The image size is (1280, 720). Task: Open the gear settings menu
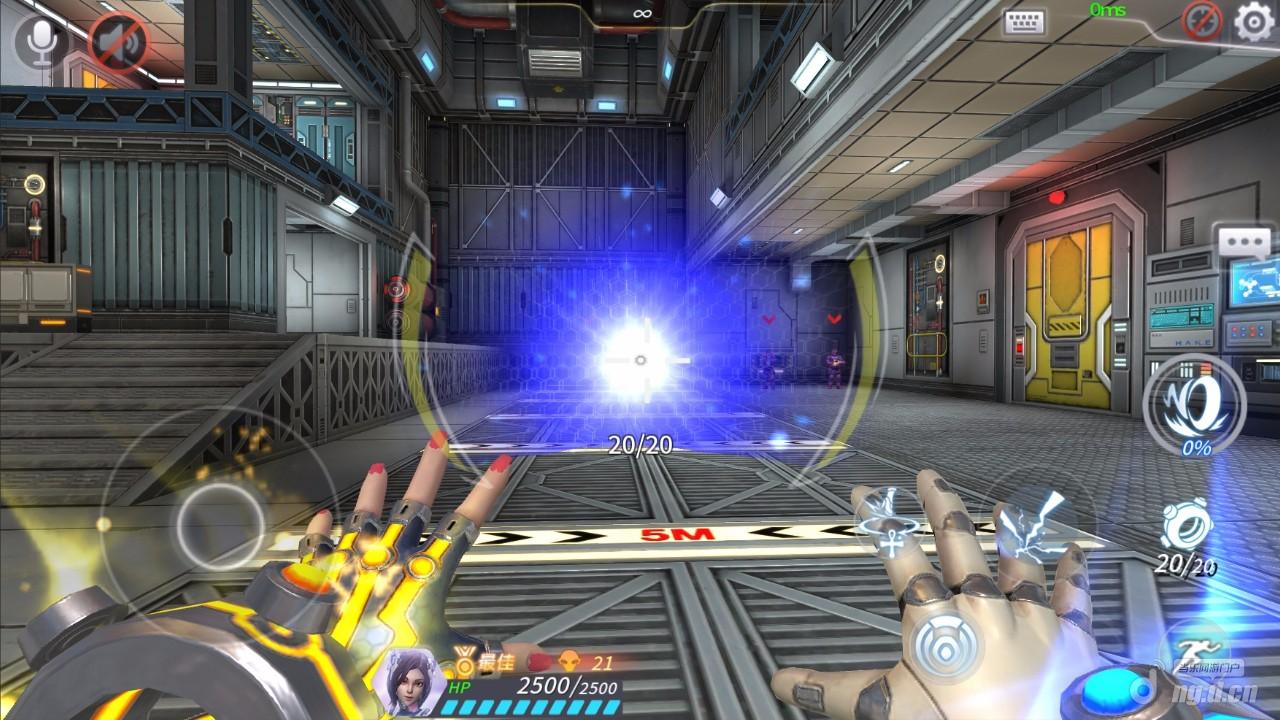[1254, 21]
